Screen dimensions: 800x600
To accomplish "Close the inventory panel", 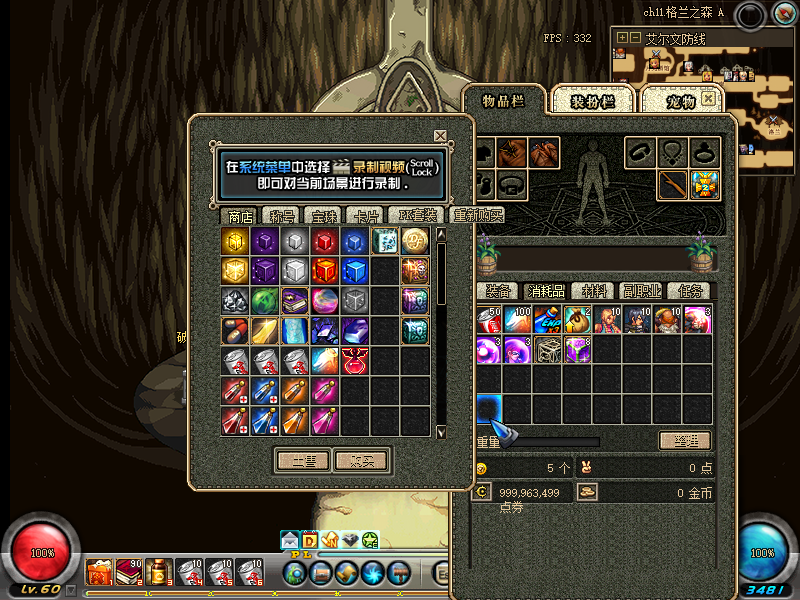I will click(709, 99).
